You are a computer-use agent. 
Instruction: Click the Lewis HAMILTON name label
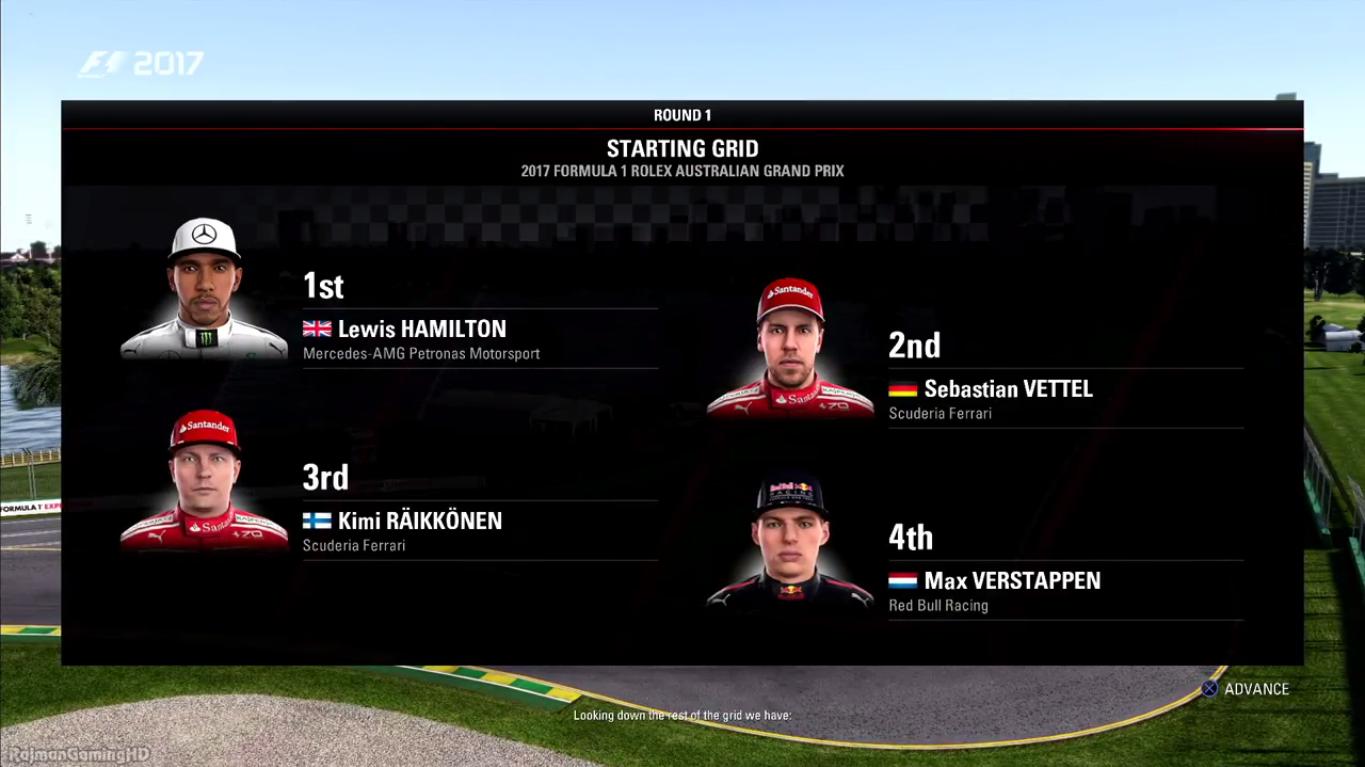click(421, 328)
